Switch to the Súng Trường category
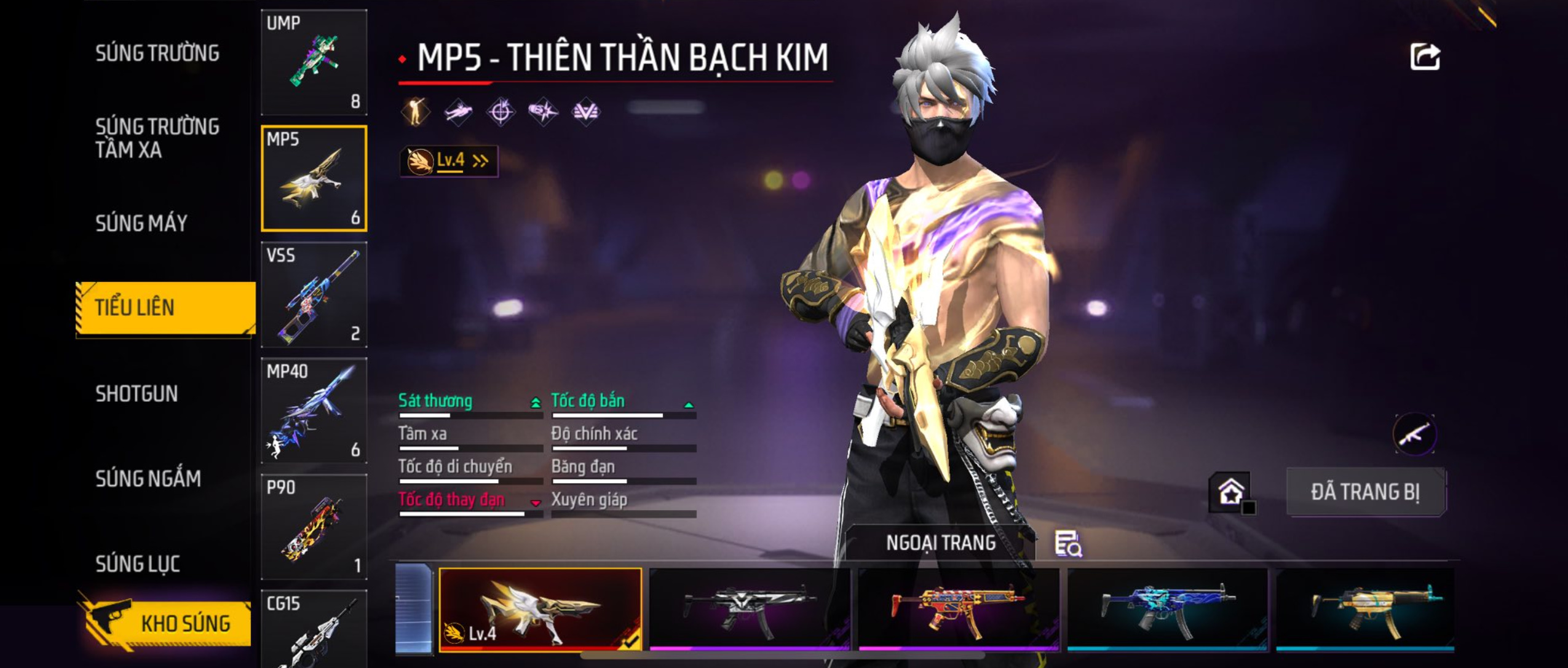 157,53
